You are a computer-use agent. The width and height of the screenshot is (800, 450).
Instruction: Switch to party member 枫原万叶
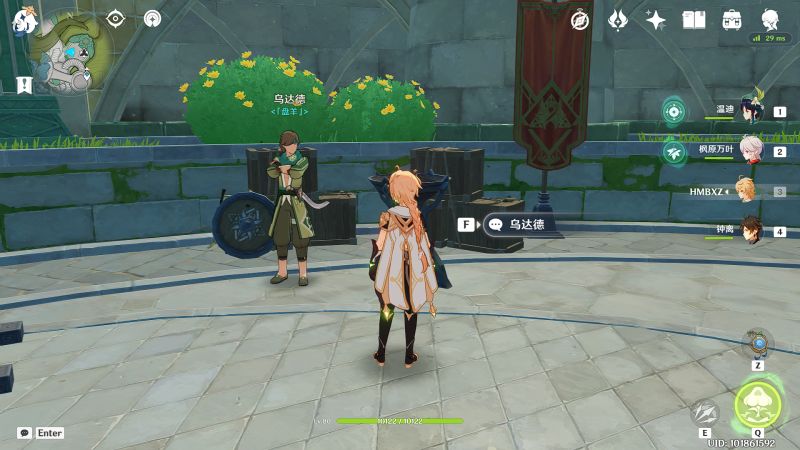[751, 151]
